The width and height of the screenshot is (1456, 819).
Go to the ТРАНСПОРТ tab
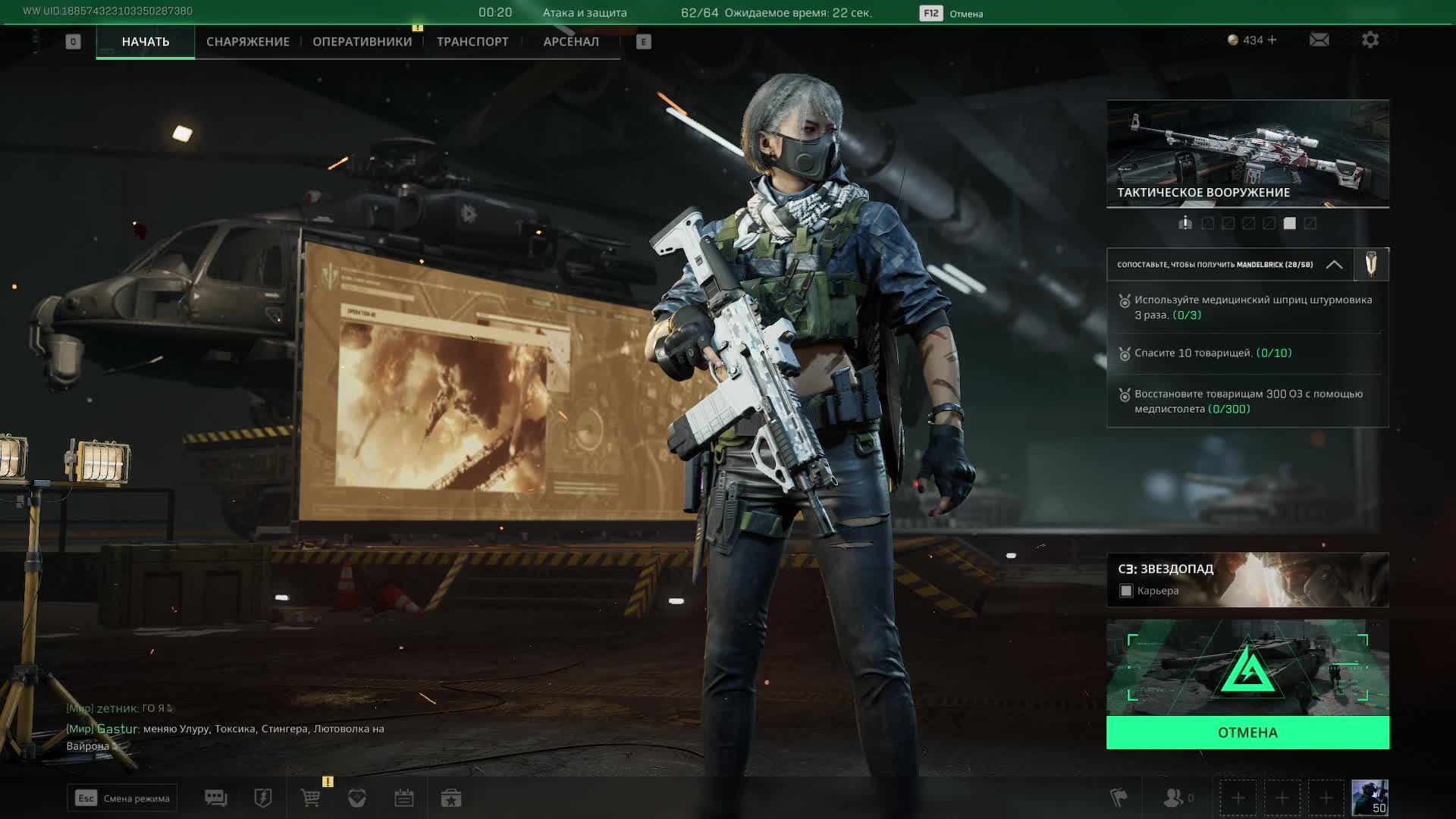(x=472, y=42)
